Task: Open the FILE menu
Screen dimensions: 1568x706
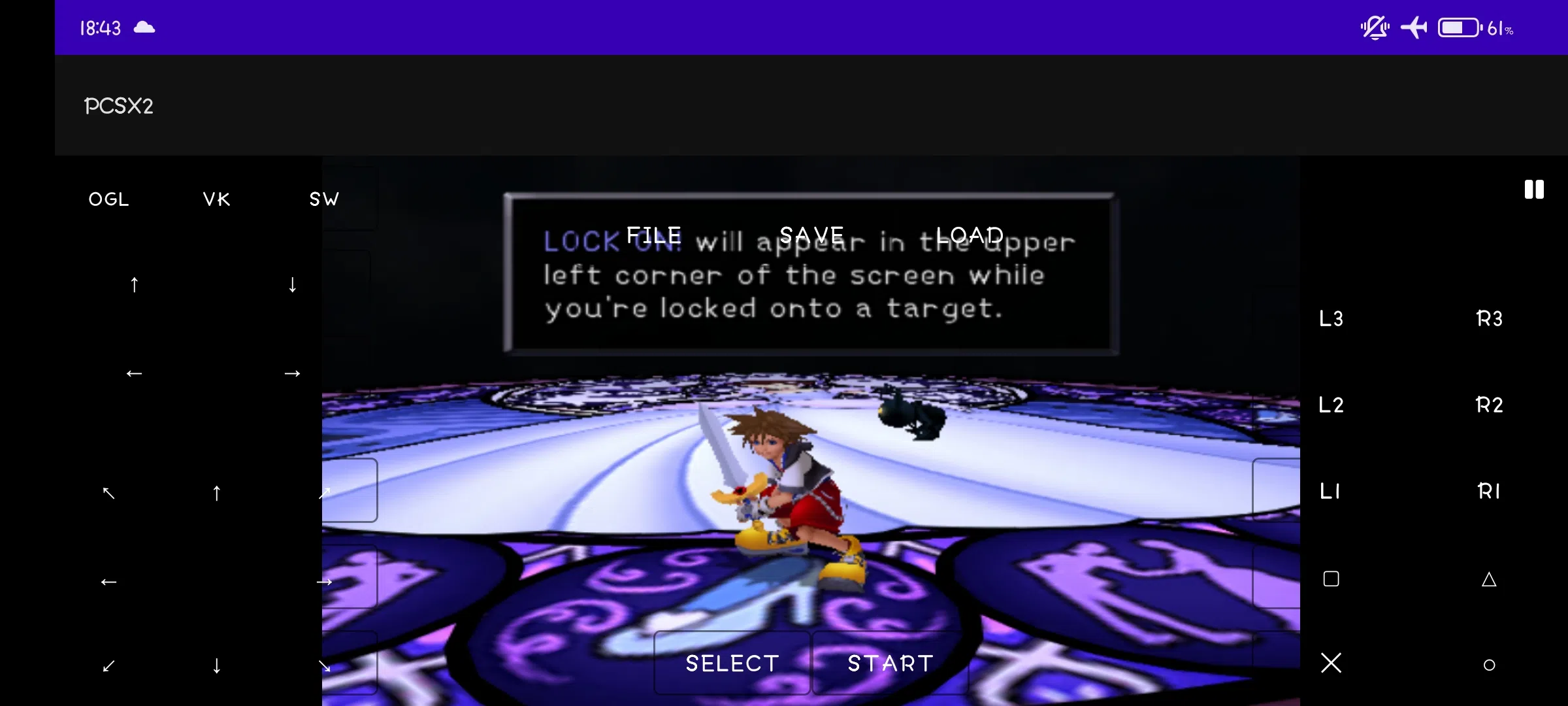Action: 653,234
